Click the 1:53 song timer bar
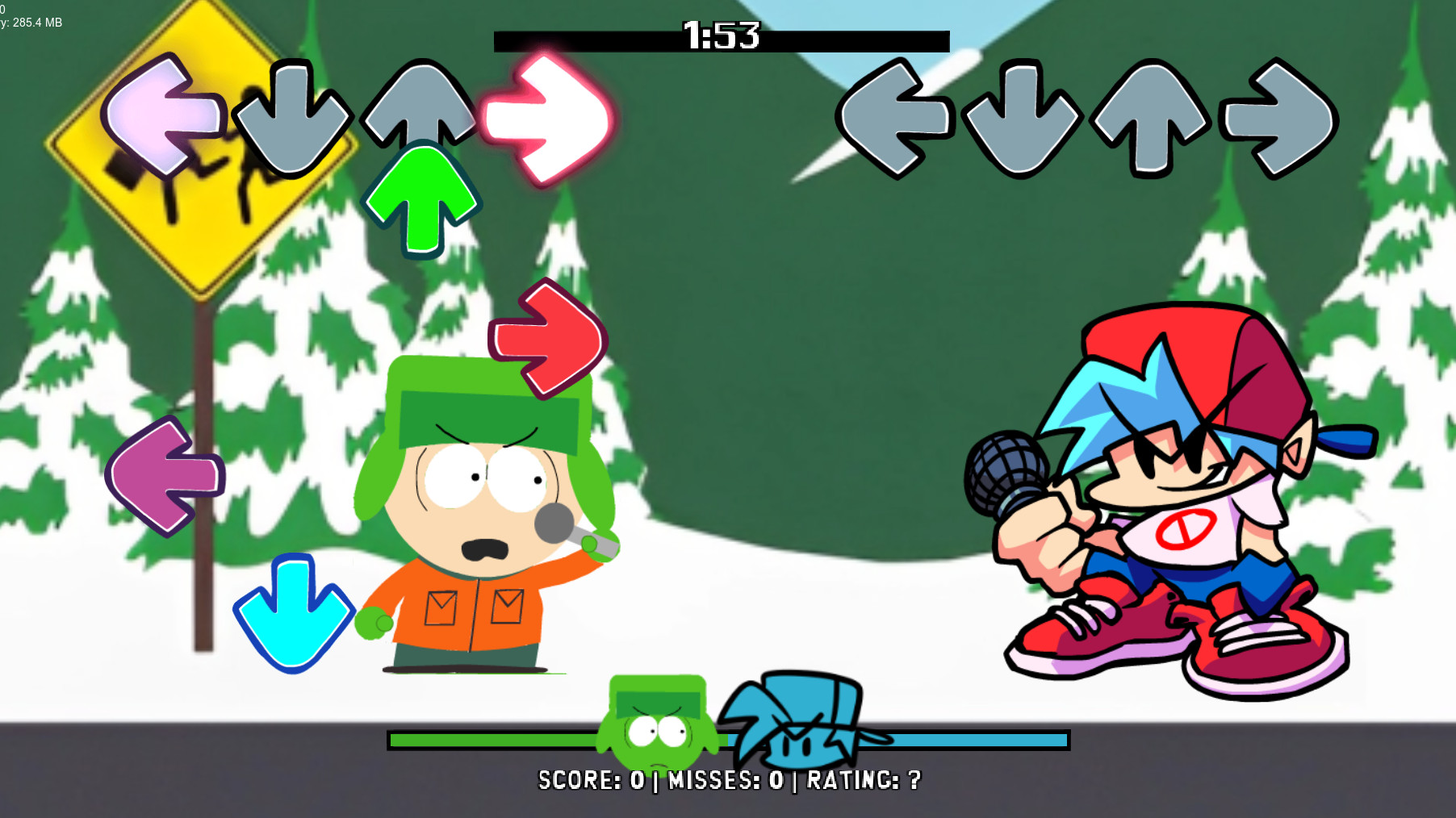The height and width of the screenshot is (818, 1456). (x=721, y=35)
